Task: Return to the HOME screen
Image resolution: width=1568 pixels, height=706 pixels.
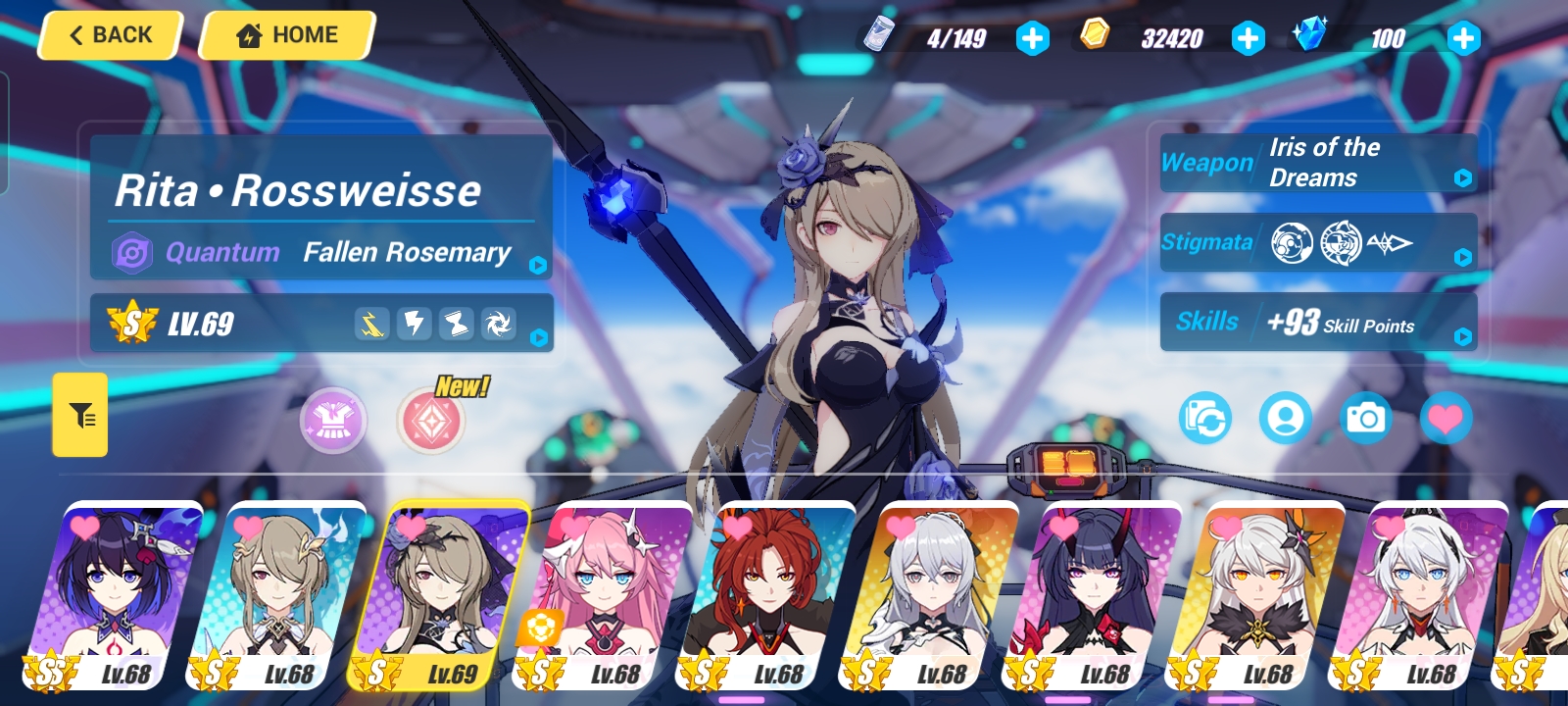Action: click(x=285, y=35)
